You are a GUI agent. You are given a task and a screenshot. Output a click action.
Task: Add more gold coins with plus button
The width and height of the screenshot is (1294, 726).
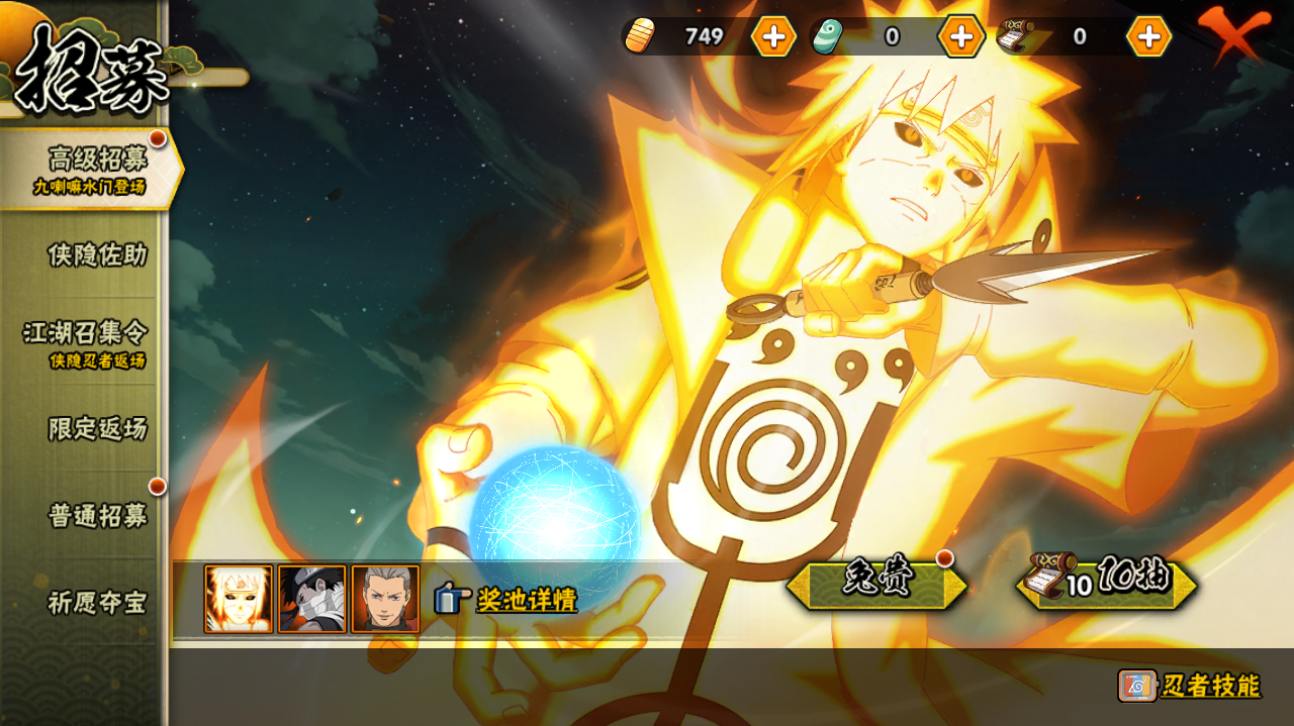773,37
